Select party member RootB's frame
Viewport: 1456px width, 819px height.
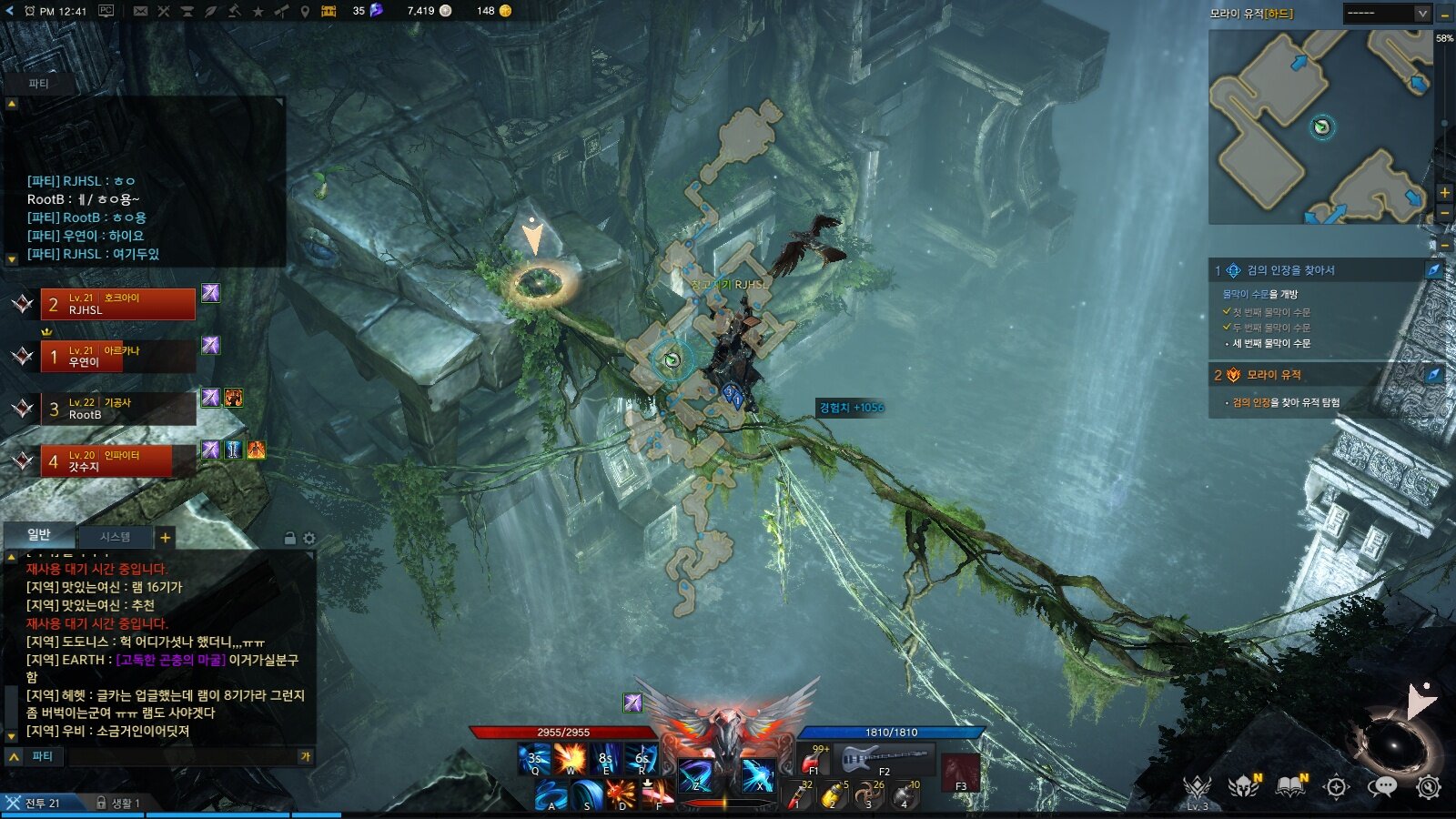point(117,409)
